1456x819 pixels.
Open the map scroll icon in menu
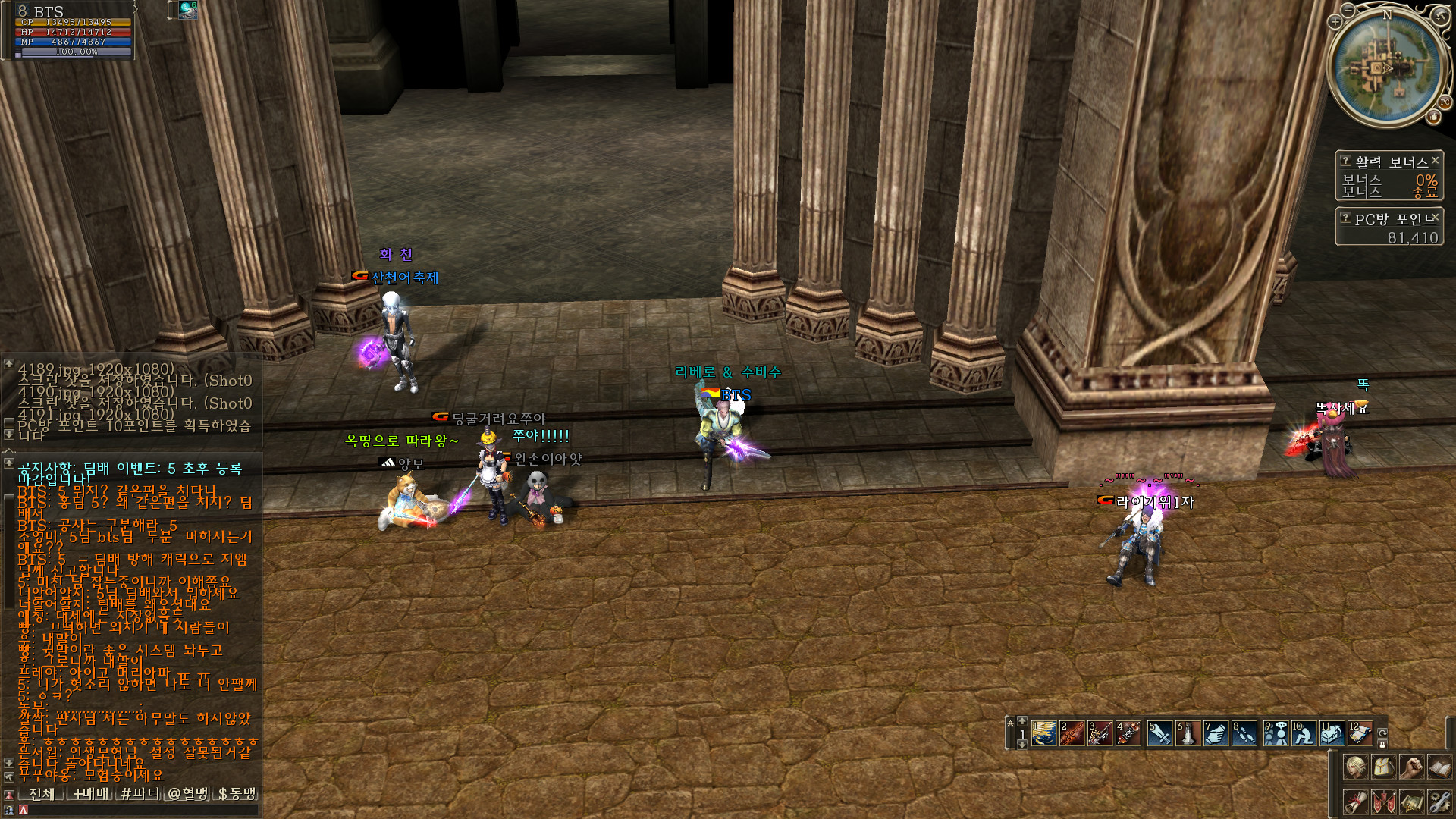click(x=1411, y=802)
